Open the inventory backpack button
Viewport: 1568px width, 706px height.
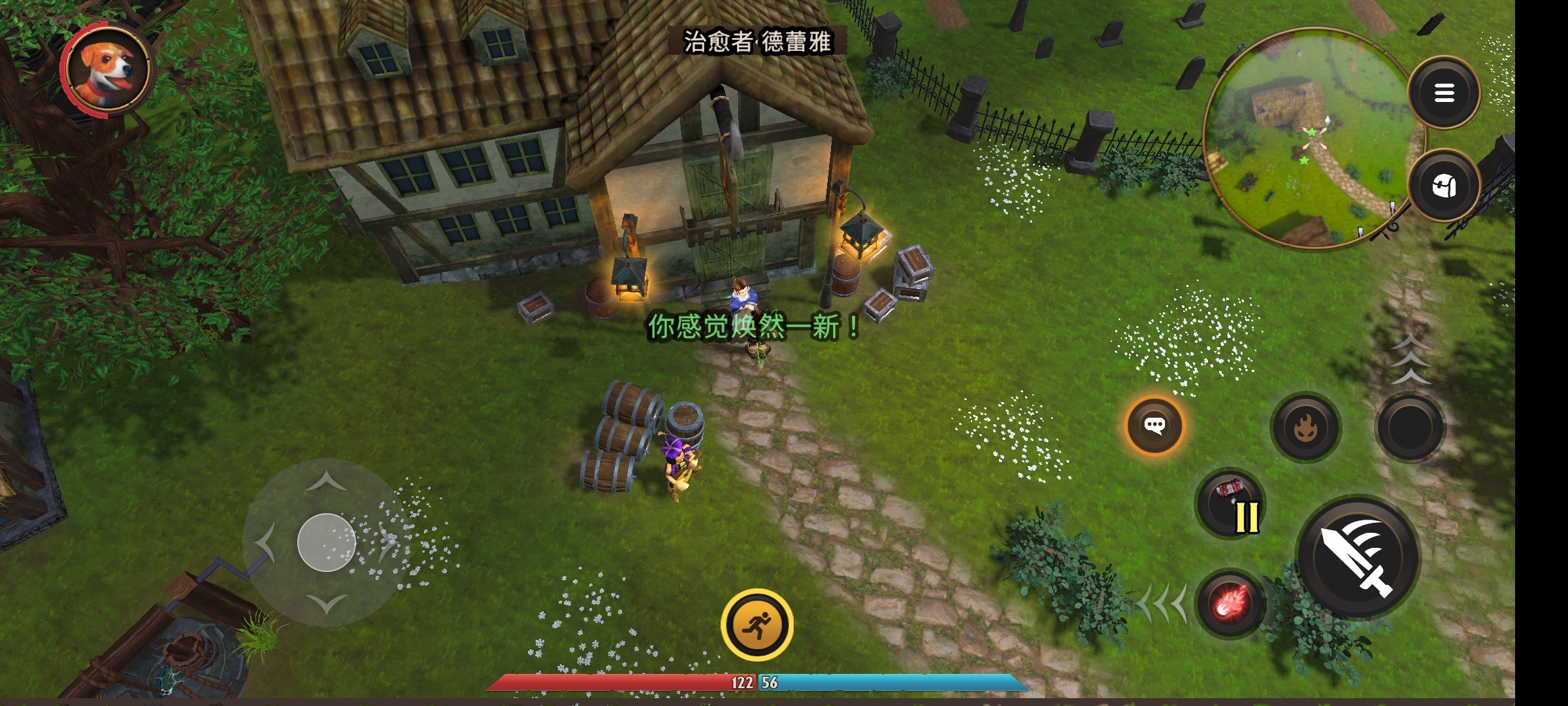click(1444, 186)
